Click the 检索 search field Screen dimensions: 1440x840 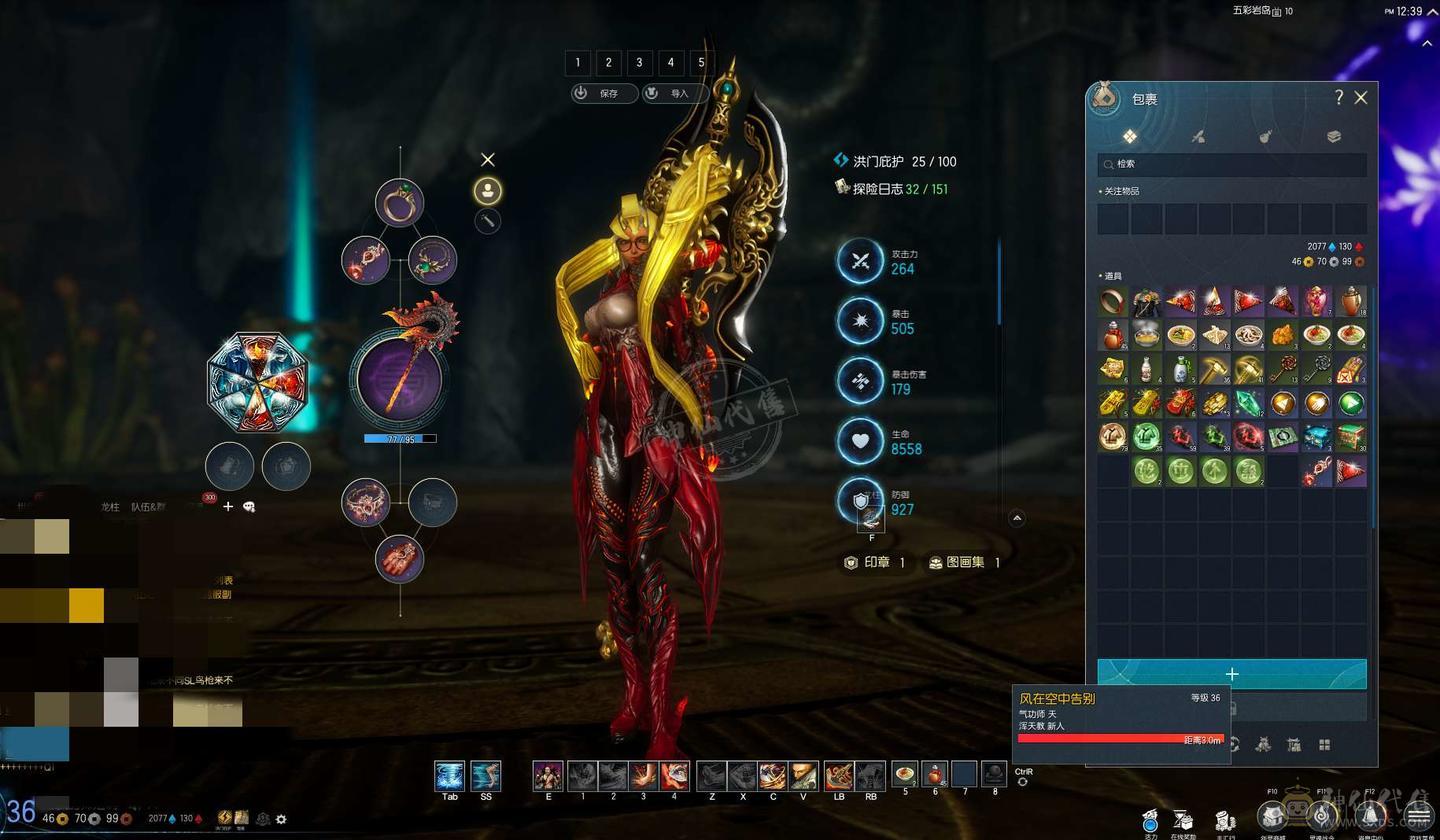pos(1232,164)
